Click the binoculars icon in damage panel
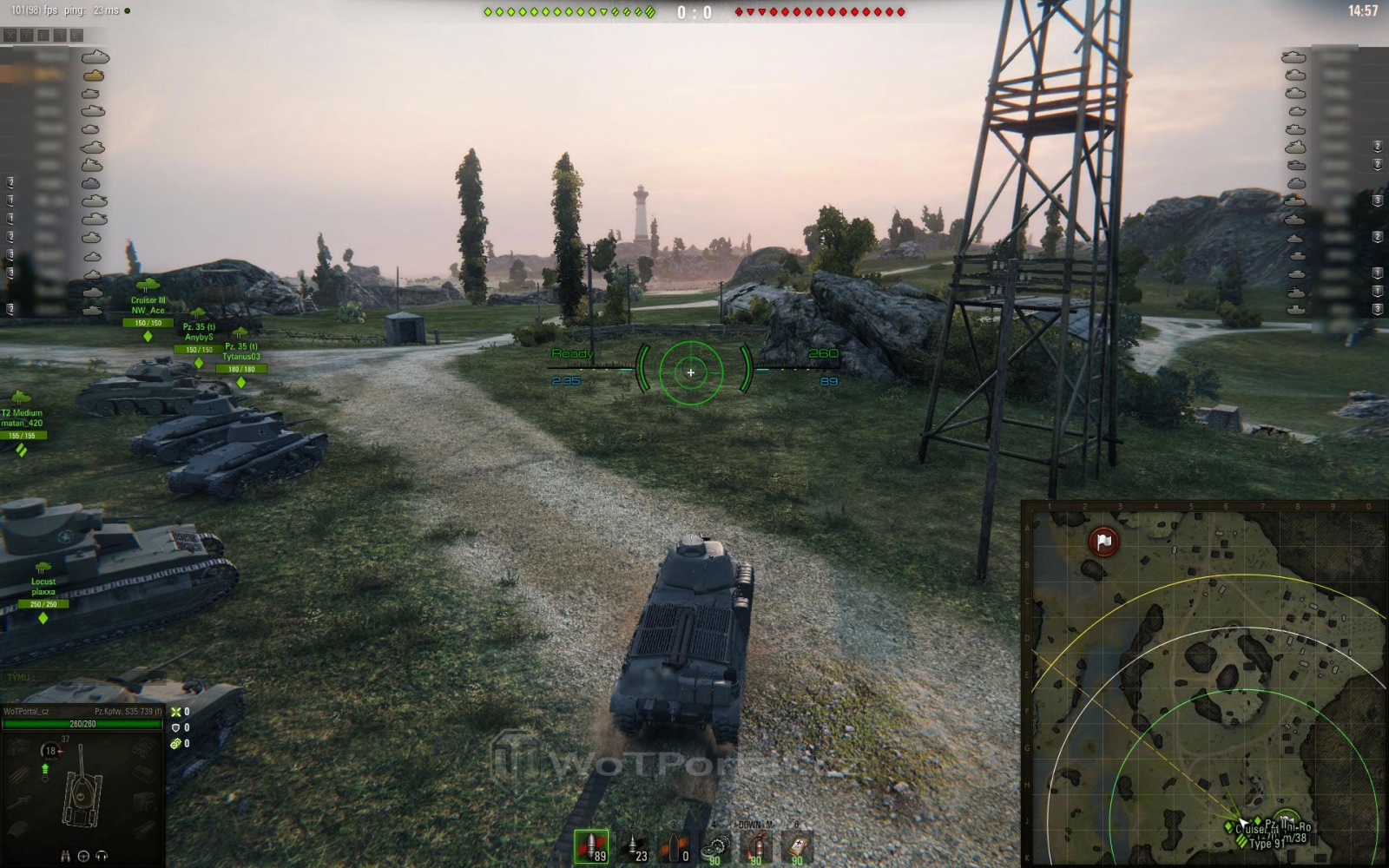Viewport: 1389px width, 868px height. click(x=66, y=856)
